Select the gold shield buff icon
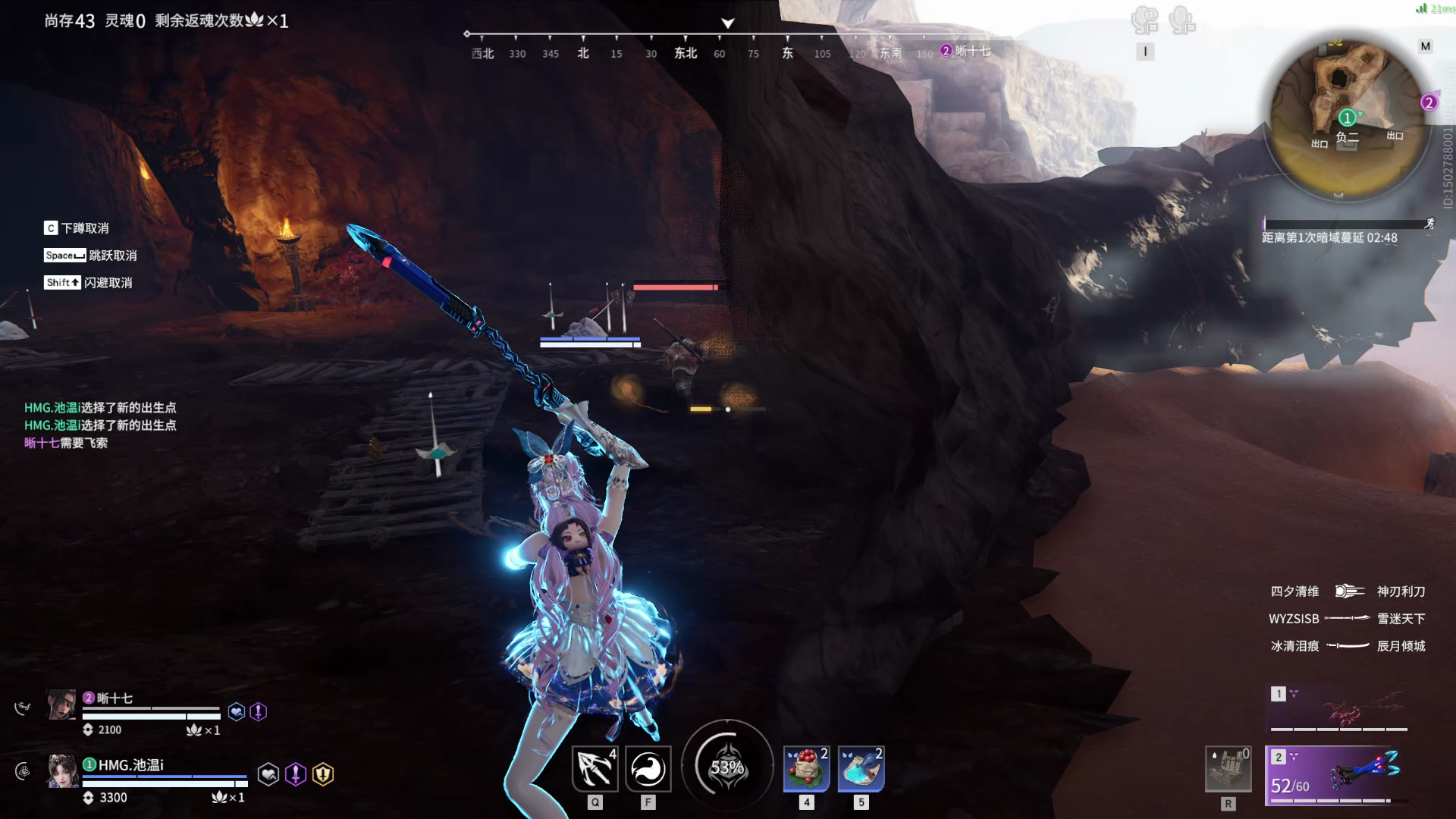Viewport: 1456px width, 819px height. pyautogui.click(x=323, y=774)
